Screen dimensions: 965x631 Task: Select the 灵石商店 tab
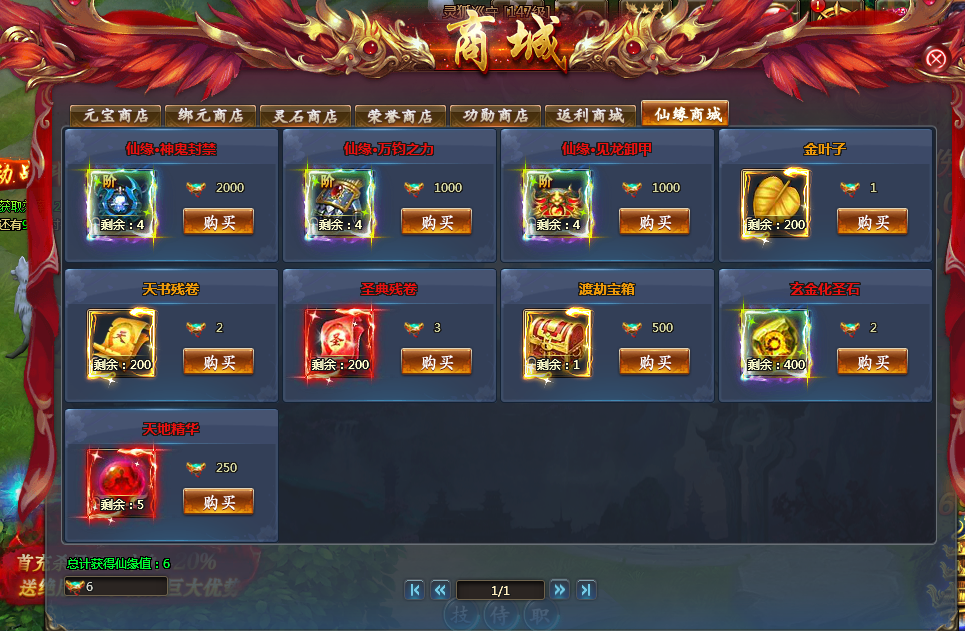tap(306, 115)
